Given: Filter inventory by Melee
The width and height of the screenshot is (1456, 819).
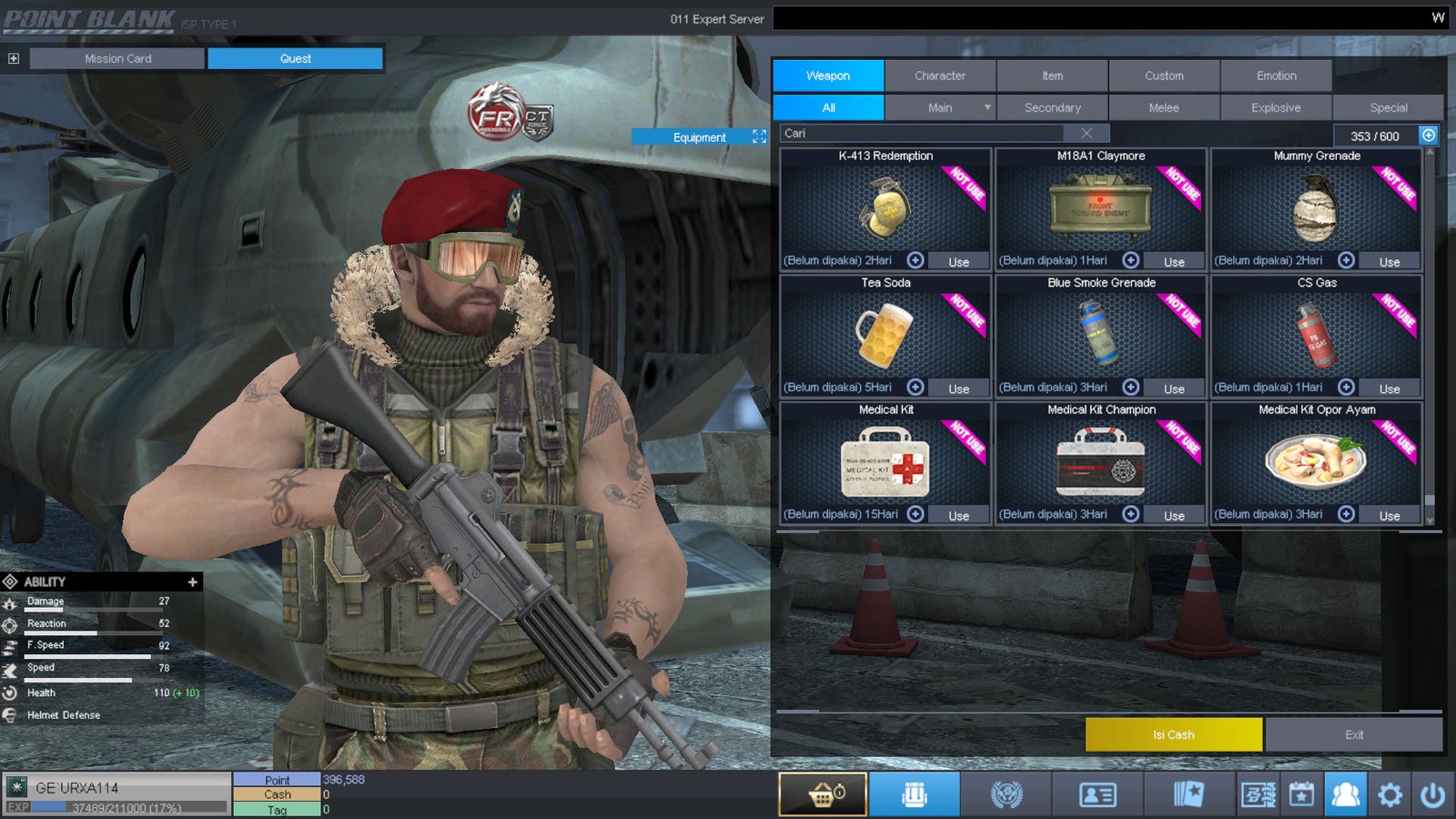Looking at the screenshot, I should click(x=1164, y=108).
